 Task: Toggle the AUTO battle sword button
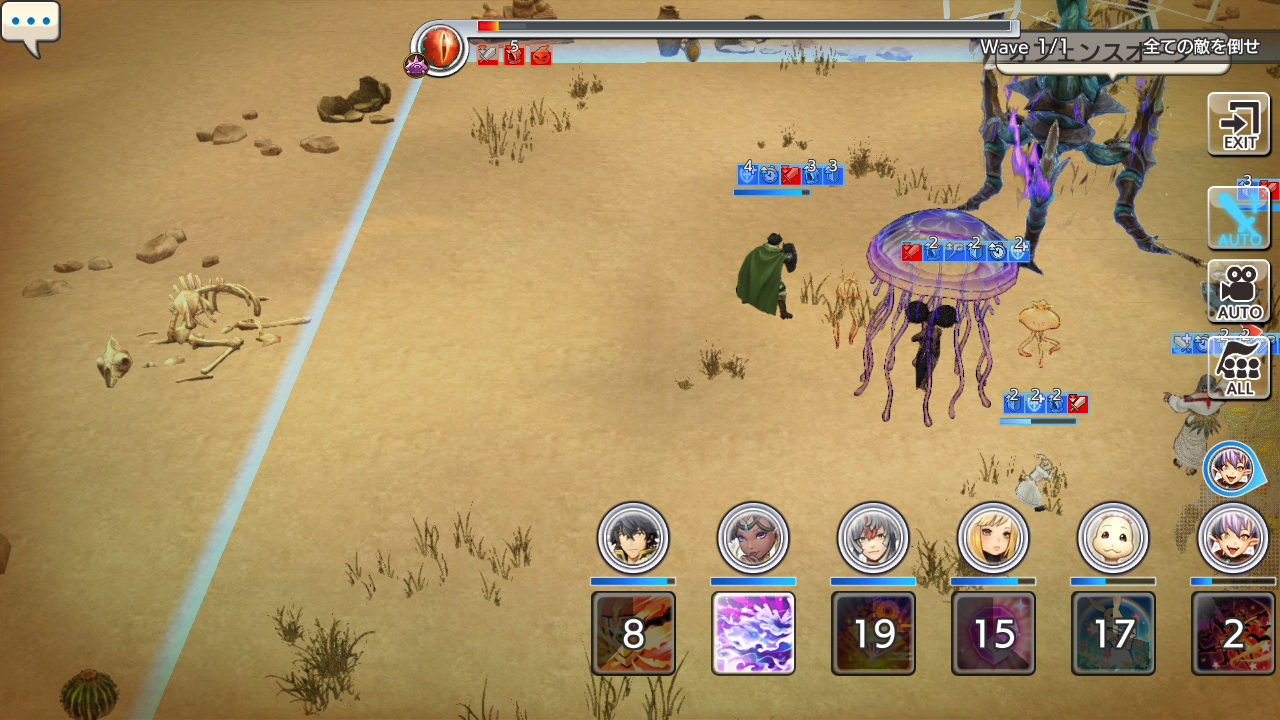[x=1239, y=218]
